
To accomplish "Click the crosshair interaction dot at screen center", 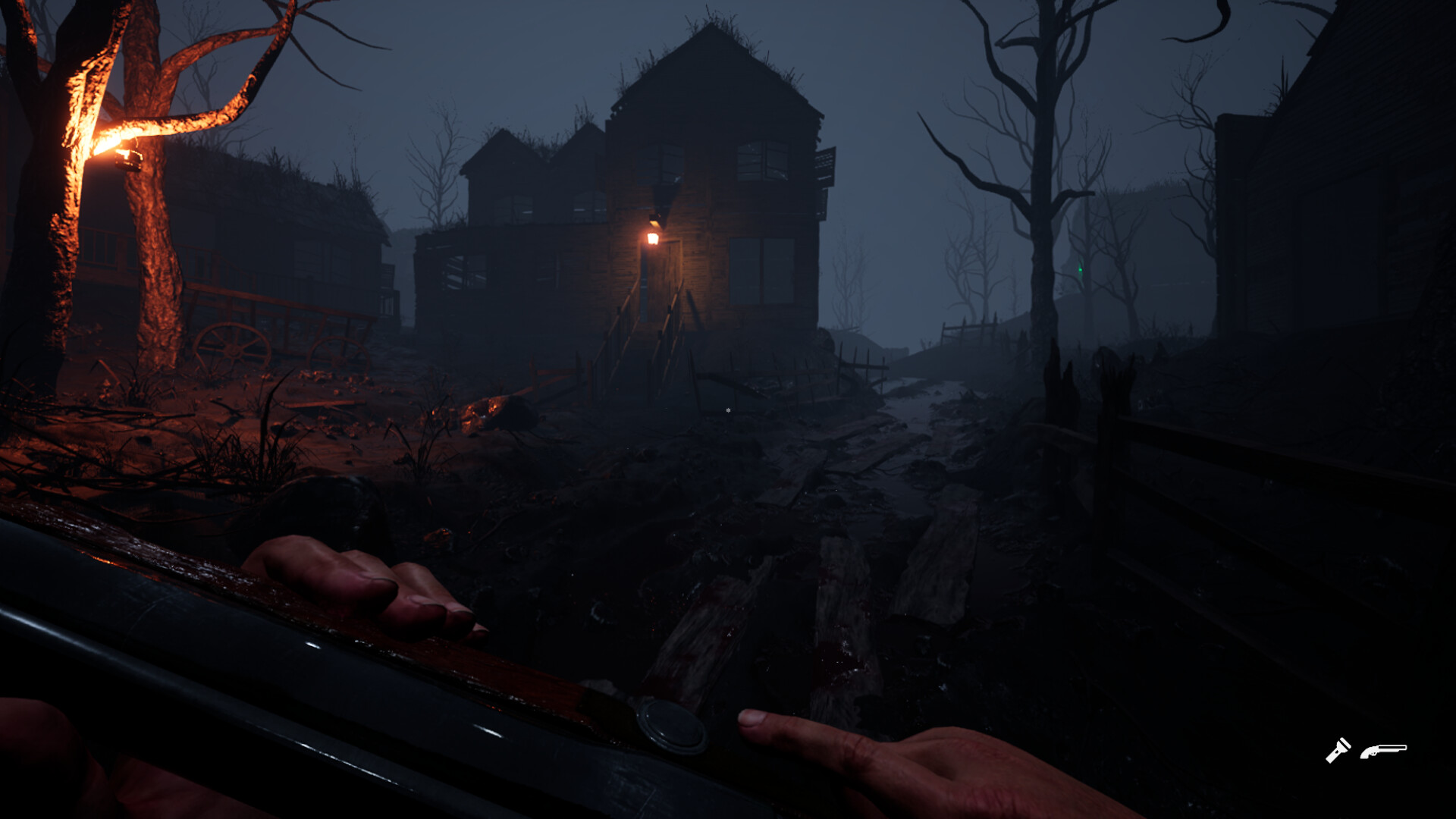I will (x=726, y=409).
